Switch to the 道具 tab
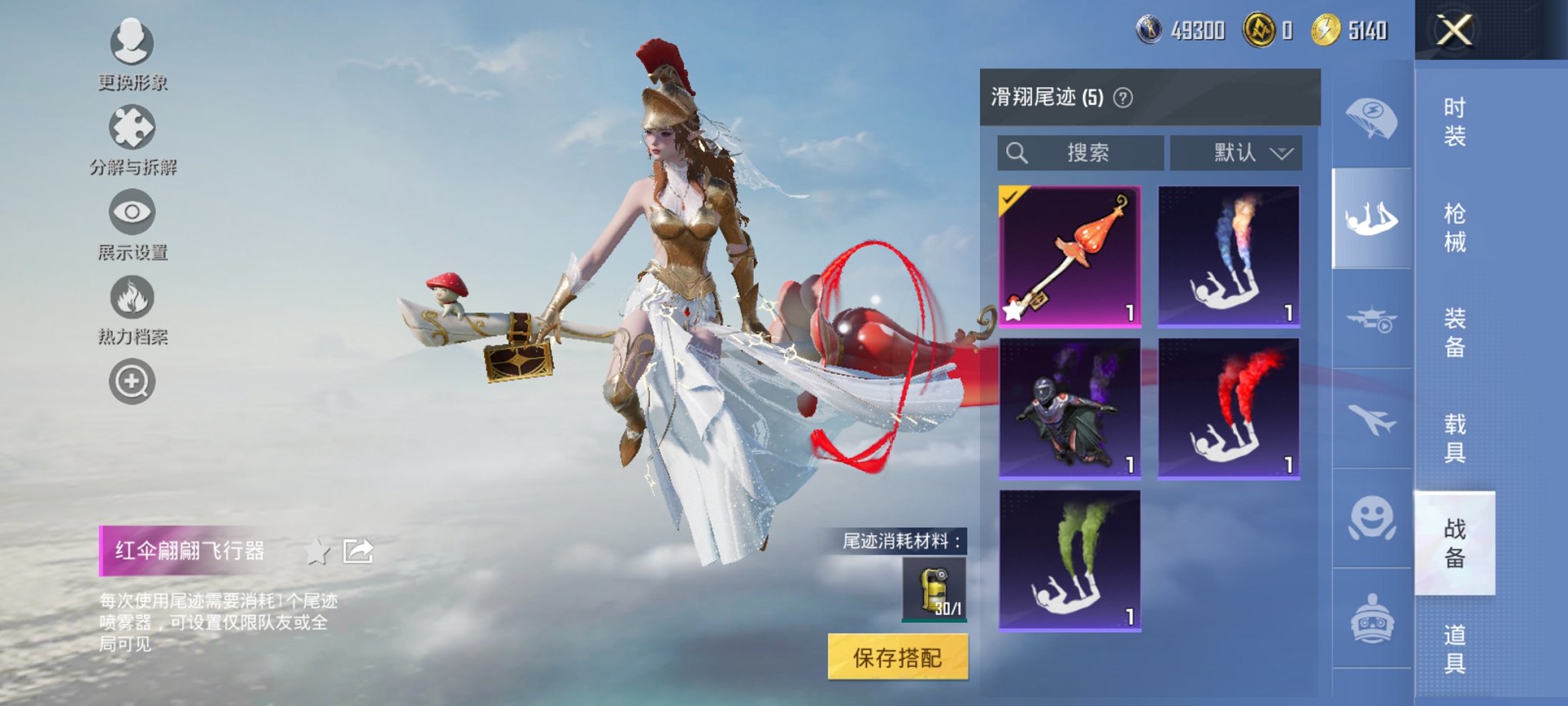The image size is (1568, 706). 1457,658
